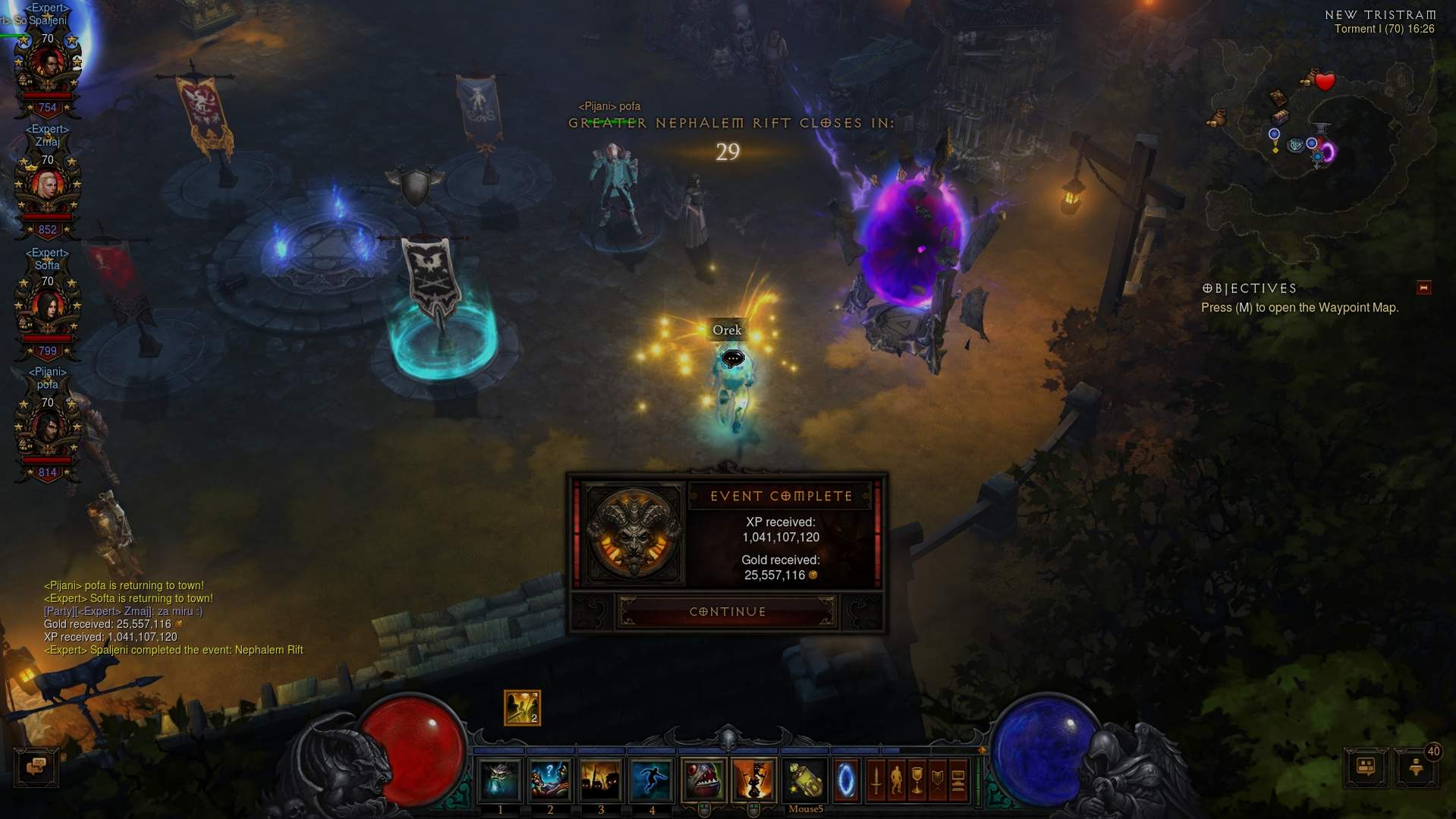The height and width of the screenshot is (819, 1456).
Task: Open the chat window speech bubble button
Action: (x=36, y=767)
